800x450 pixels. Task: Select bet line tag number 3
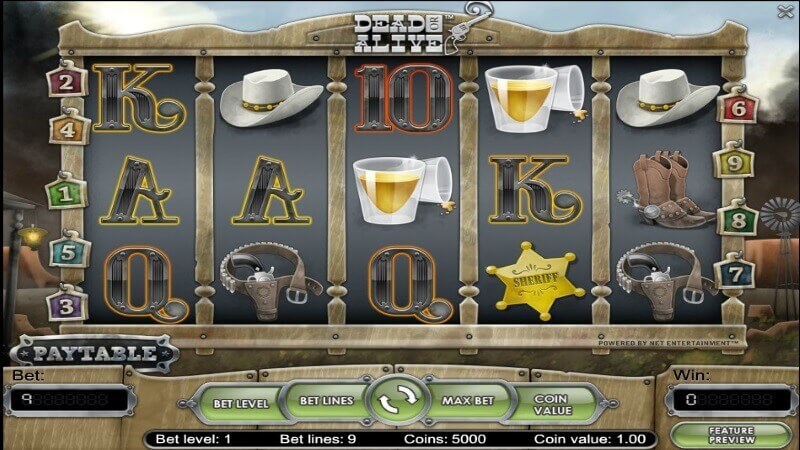click(65, 302)
